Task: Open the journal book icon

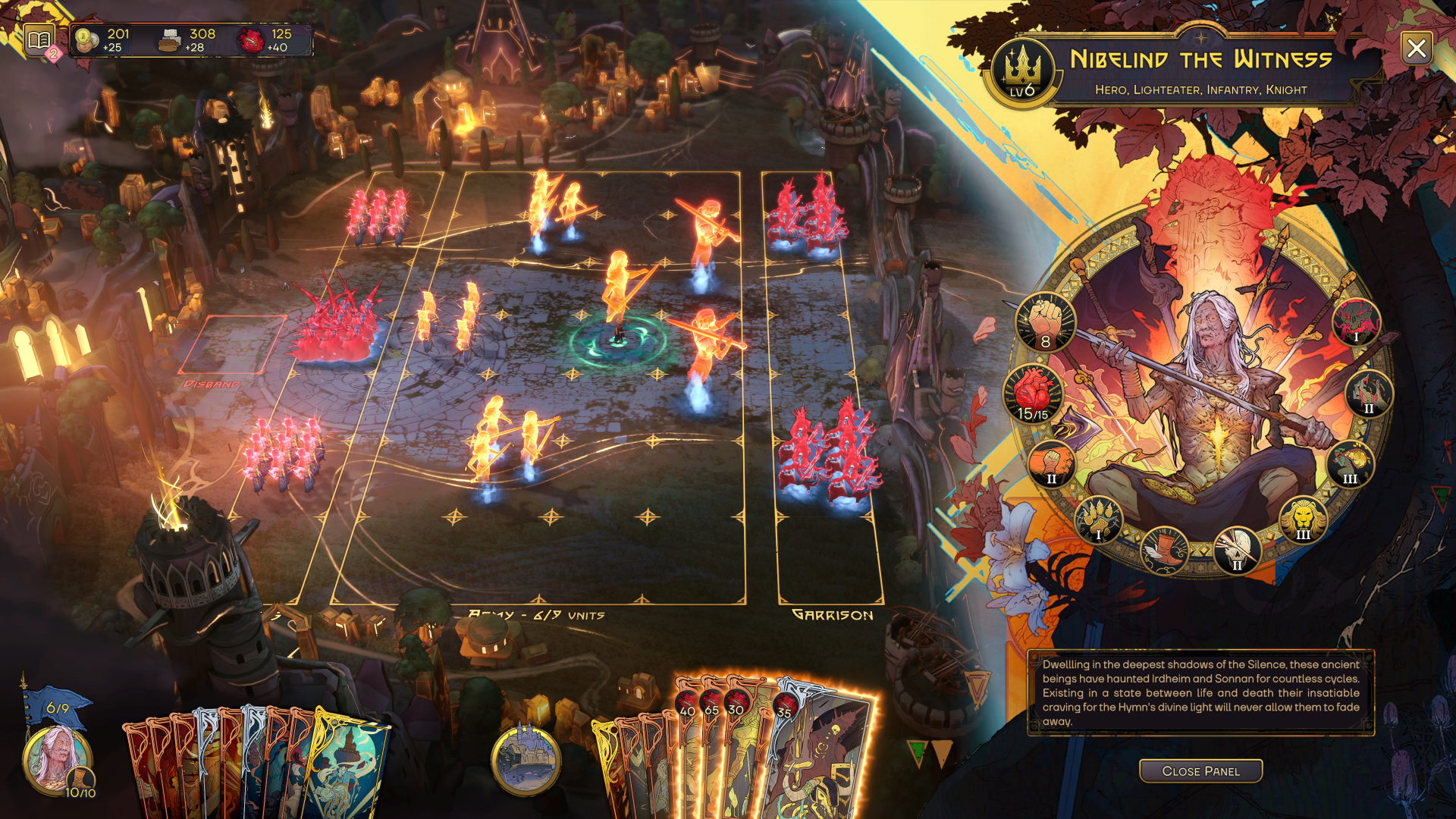Action: click(39, 39)
